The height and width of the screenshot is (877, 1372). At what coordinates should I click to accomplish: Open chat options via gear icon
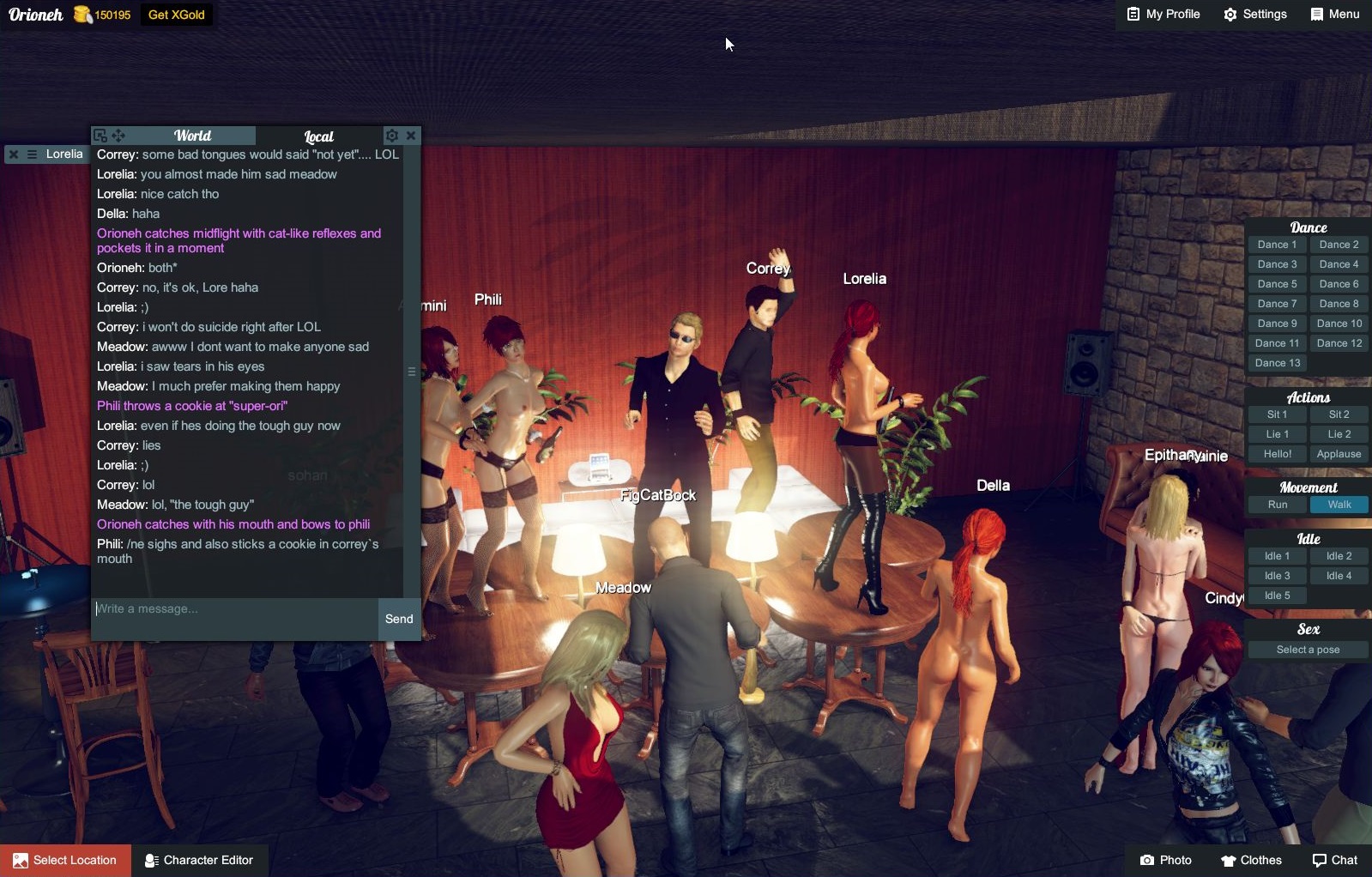click(x=392, y=135)
